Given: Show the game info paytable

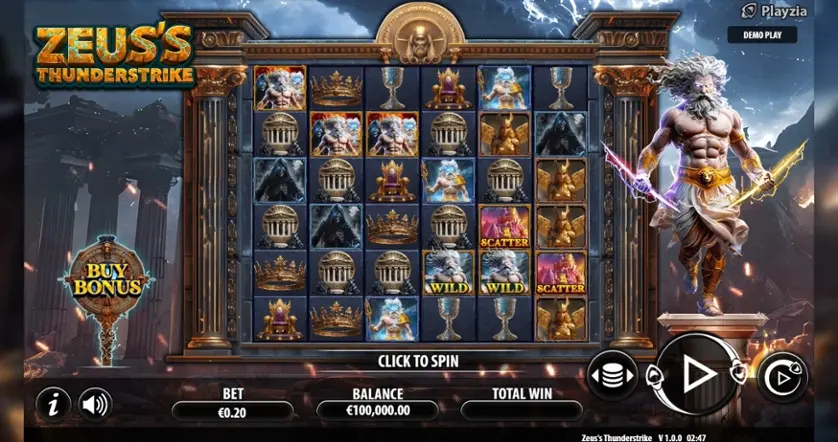Looking at the screenshot, I should pos(53,404).
